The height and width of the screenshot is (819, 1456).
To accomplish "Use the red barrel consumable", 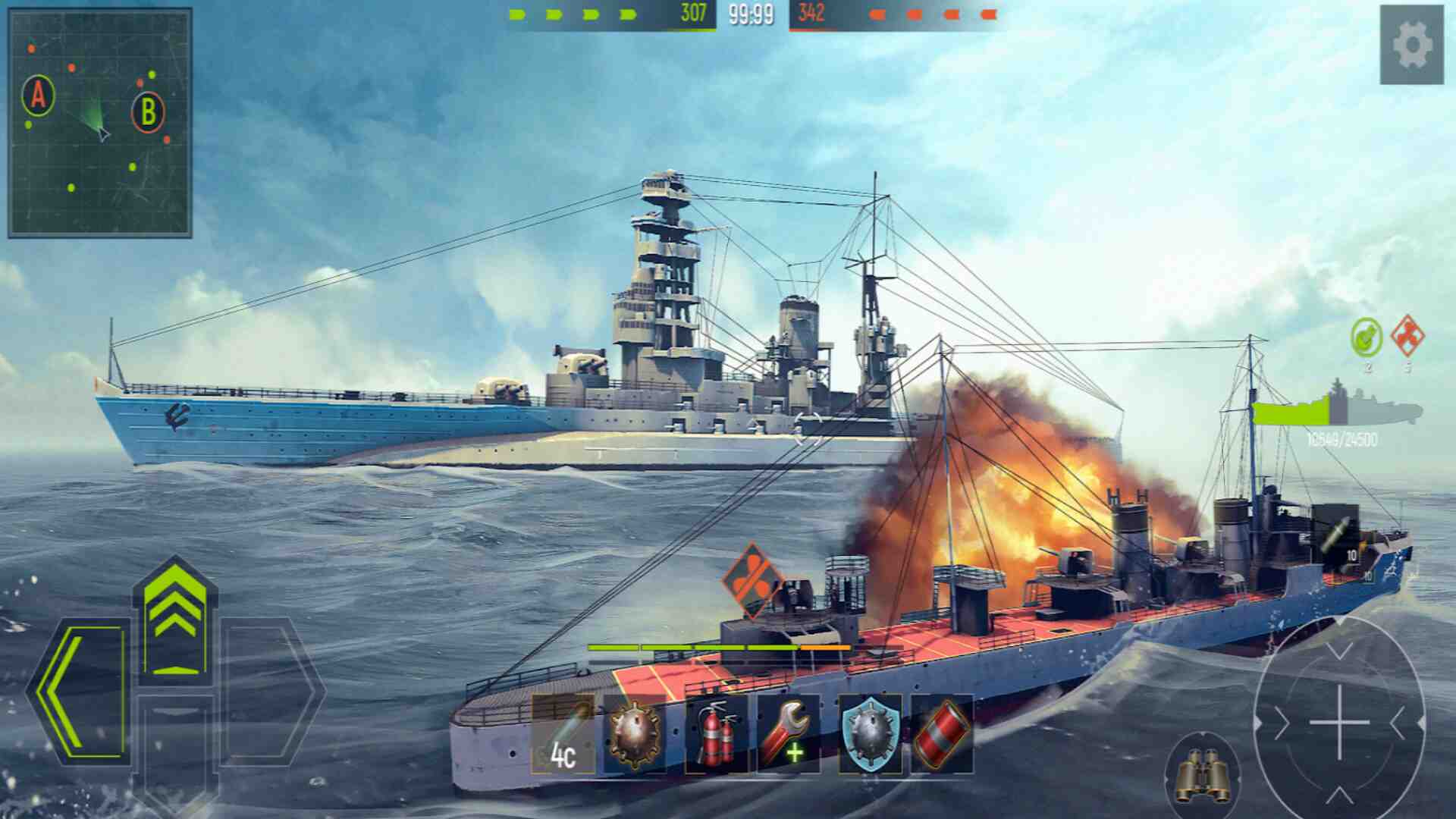I will pos(943,734).
